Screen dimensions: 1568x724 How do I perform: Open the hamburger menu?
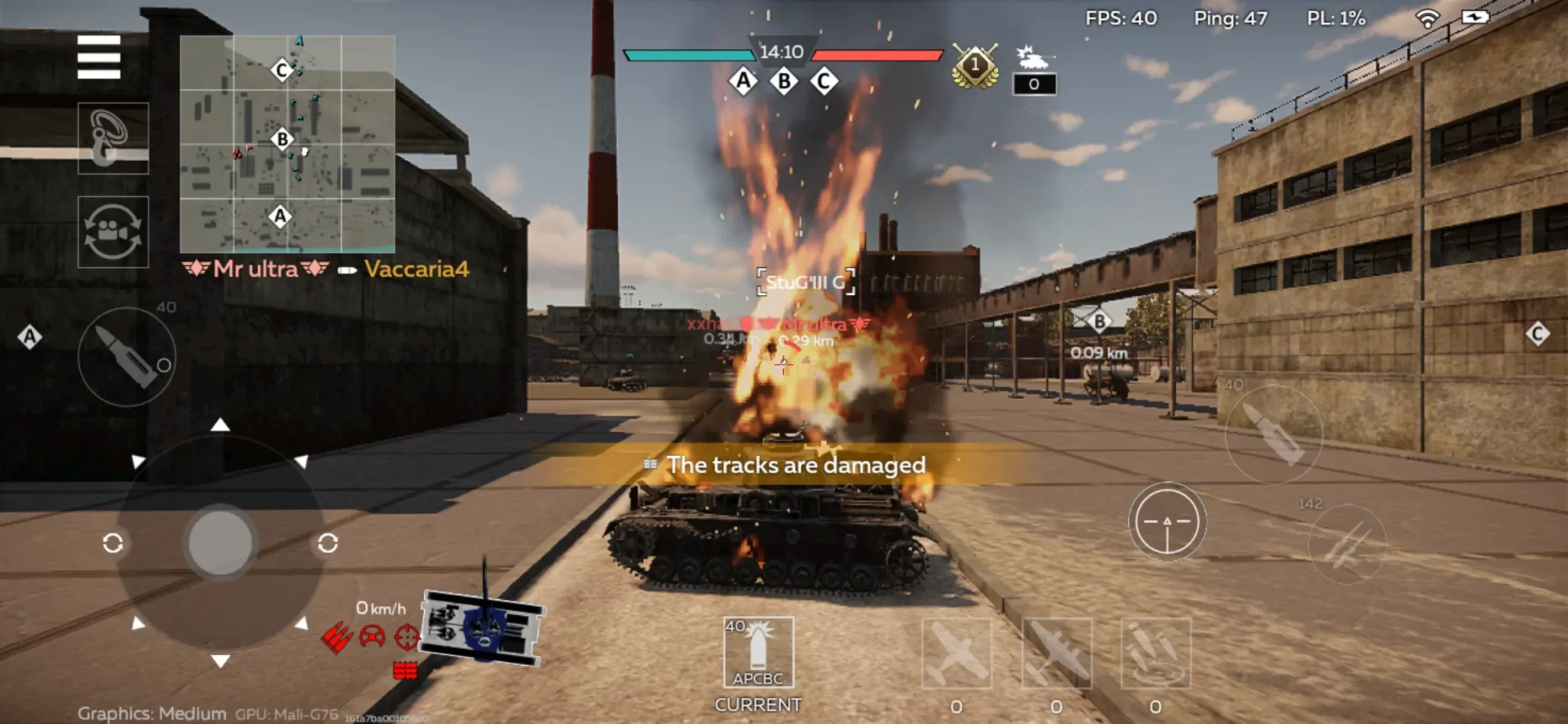coord(99,57)
